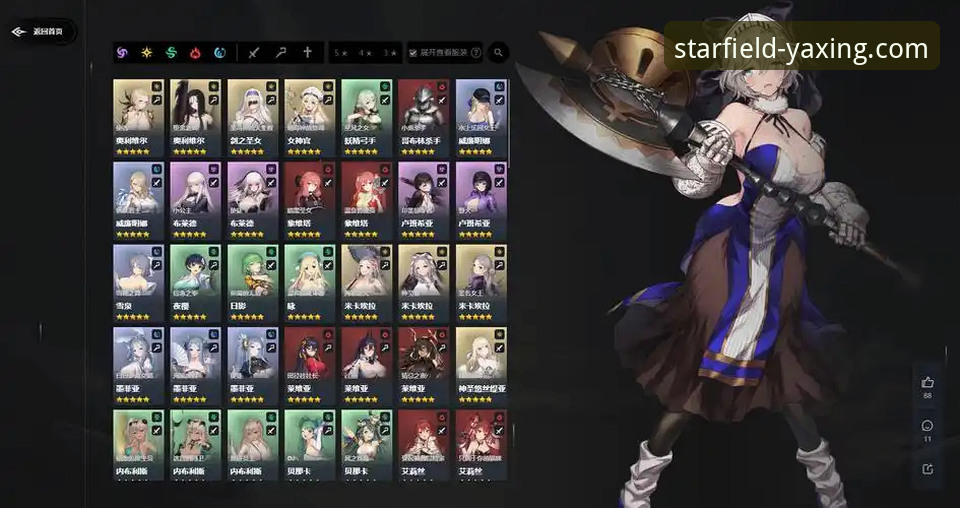Show only 5-star characters

coord(342,52)
